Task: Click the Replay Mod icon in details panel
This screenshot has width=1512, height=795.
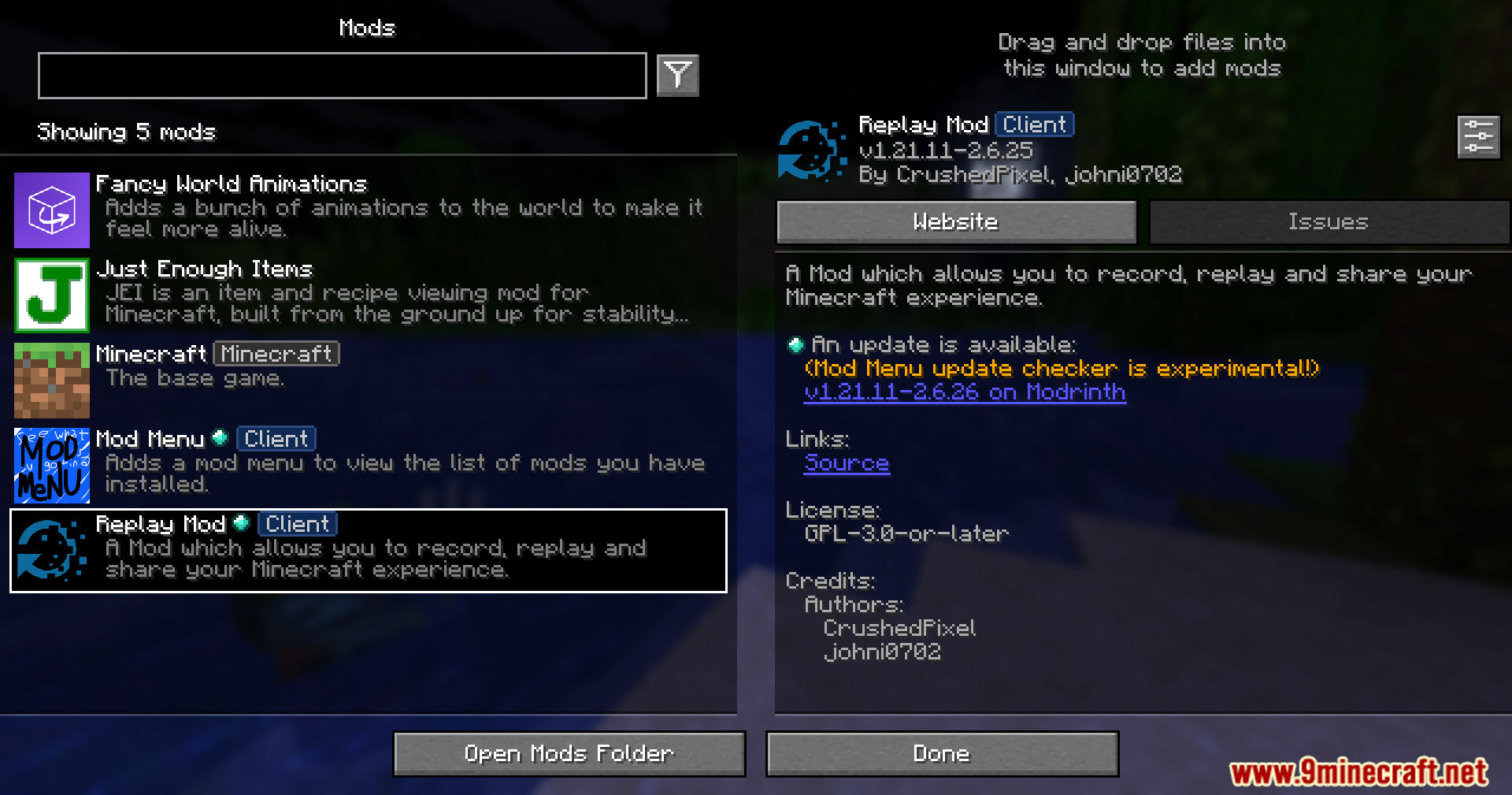Action: tap(811, 150)
